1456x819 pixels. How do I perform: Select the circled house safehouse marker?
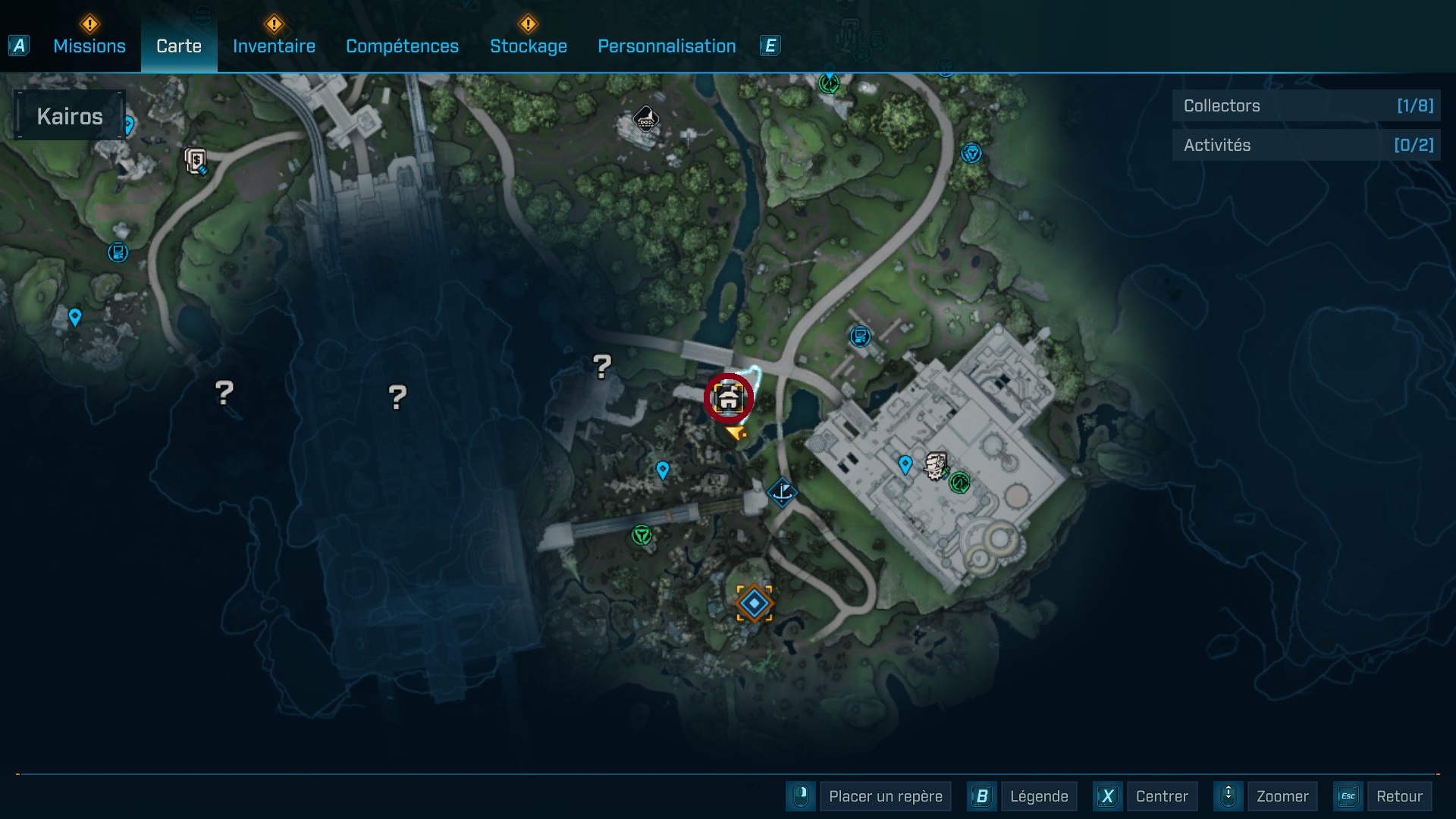point(728,398)
